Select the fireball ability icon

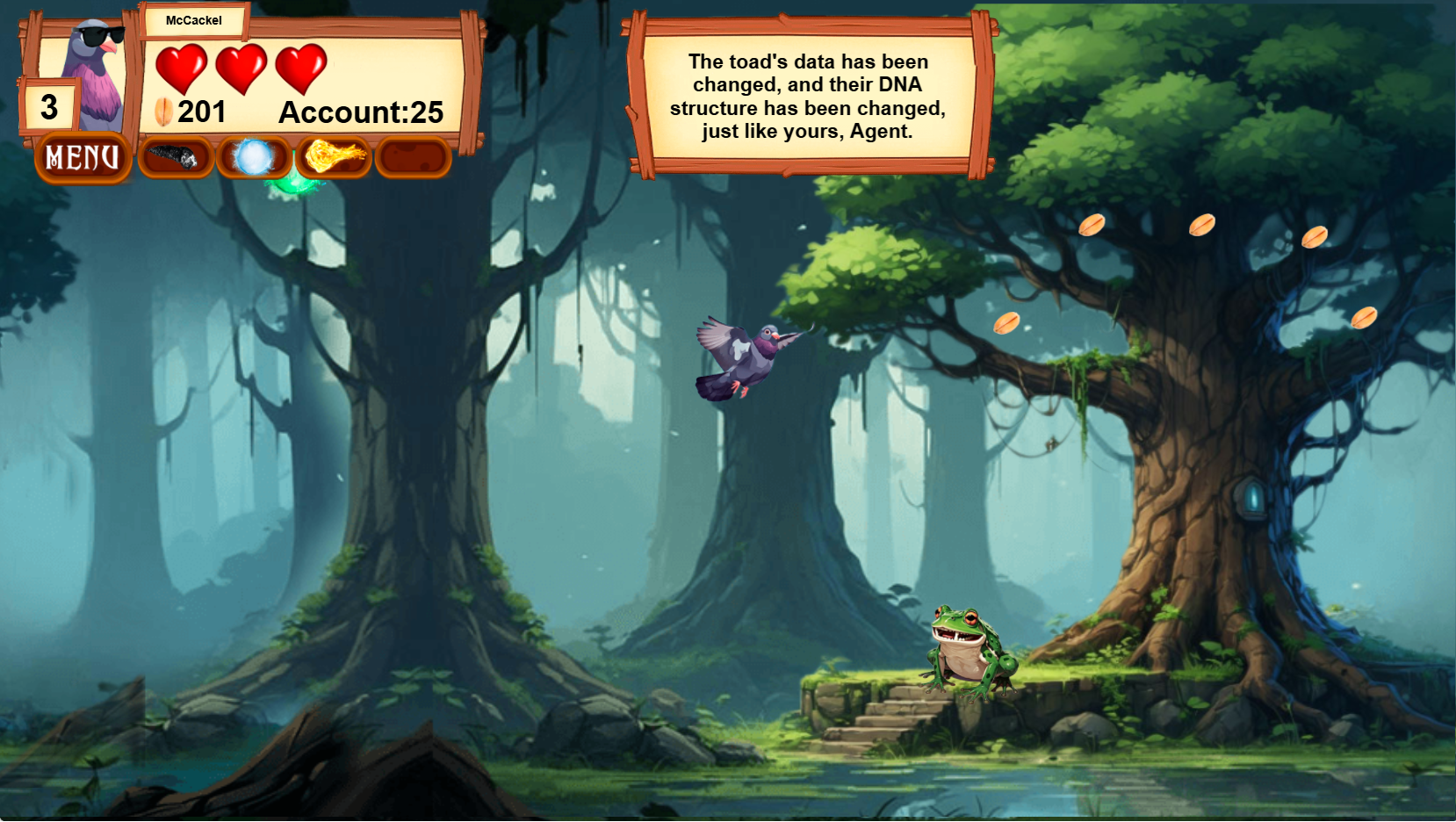333,158
